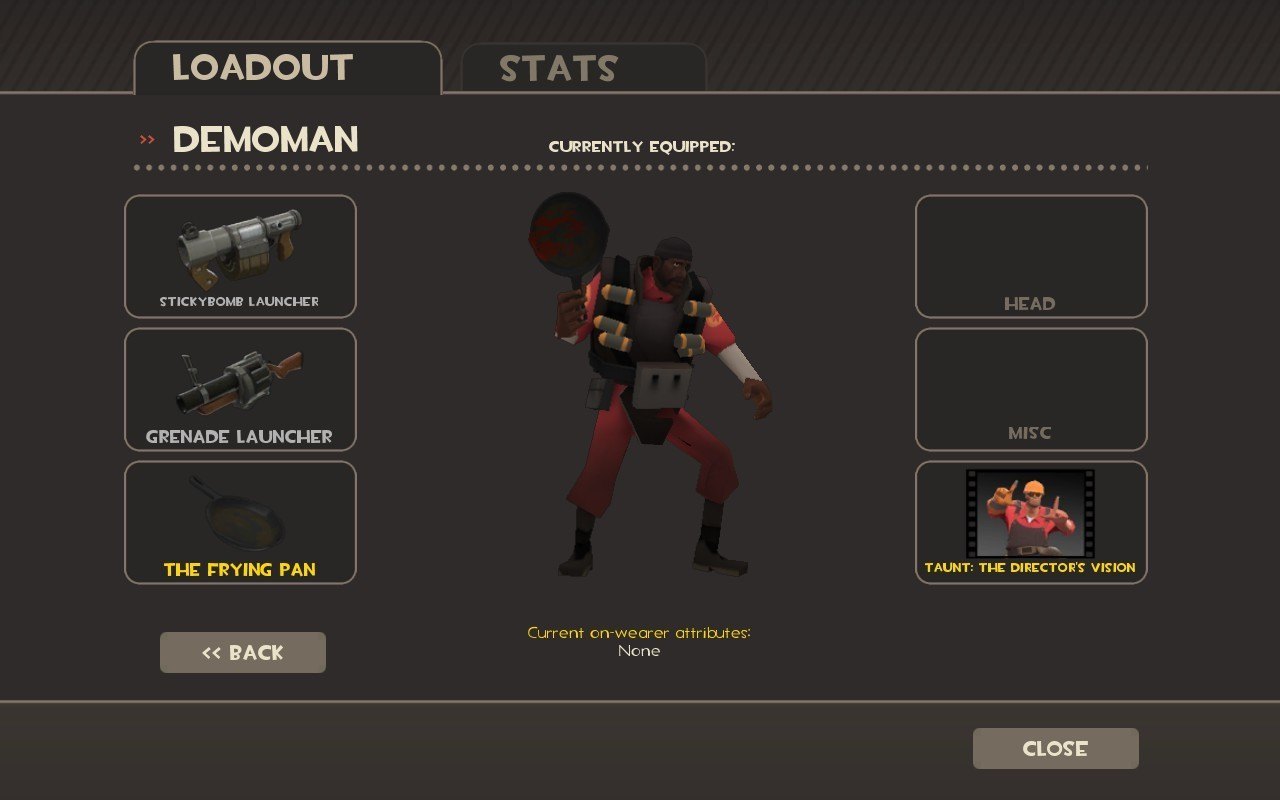Open the Stickybomb Launcher weapon slot
Image resolution: width=1280 pixels, height=800 pixels.
pyautogui.click(x=240, y=256)
